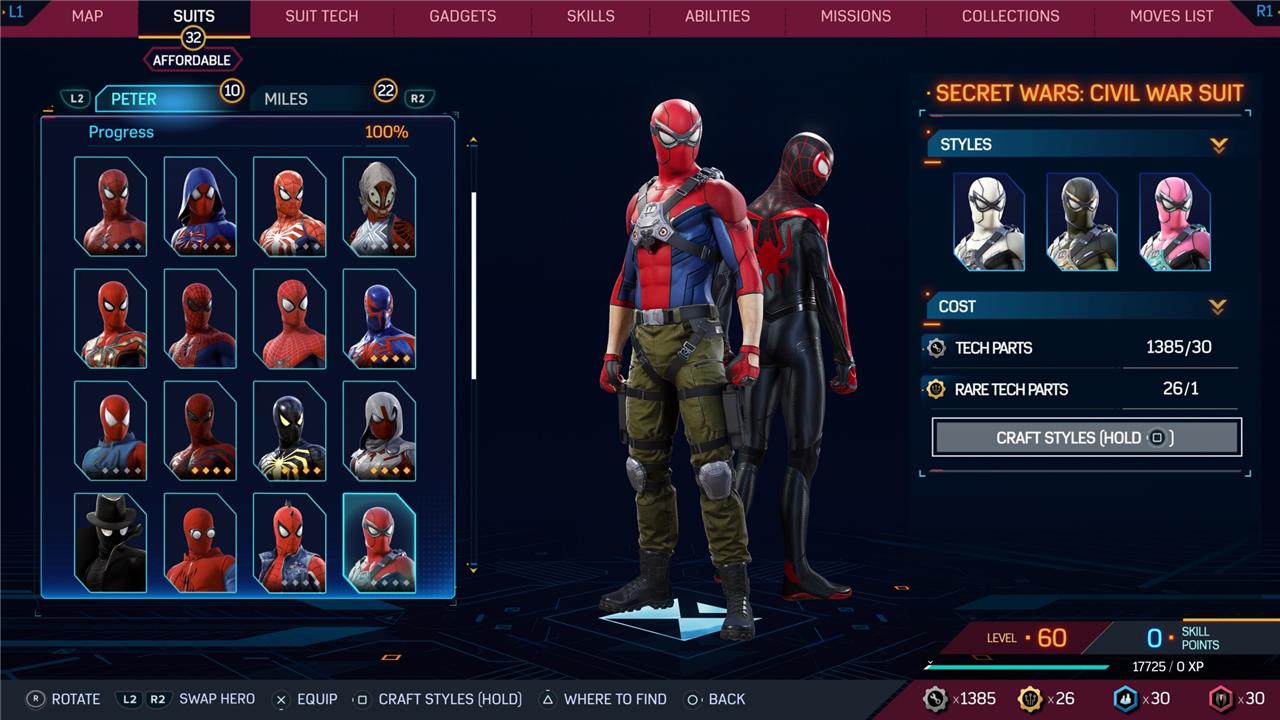
Task: Choose the white suit style
Action: click(989, 222)
